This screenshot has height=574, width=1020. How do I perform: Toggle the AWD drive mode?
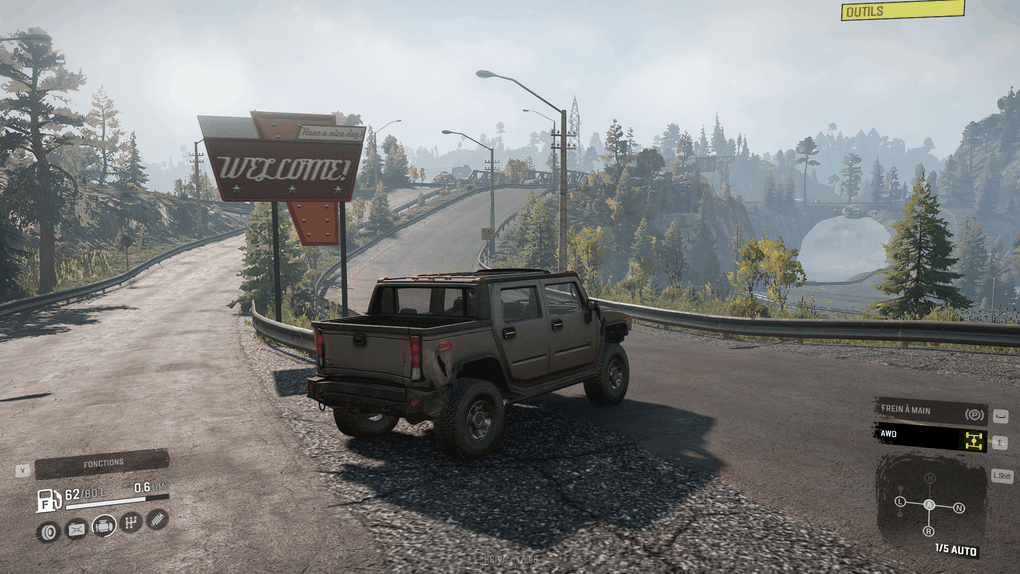pyautogui.click(x=930, y=437)
